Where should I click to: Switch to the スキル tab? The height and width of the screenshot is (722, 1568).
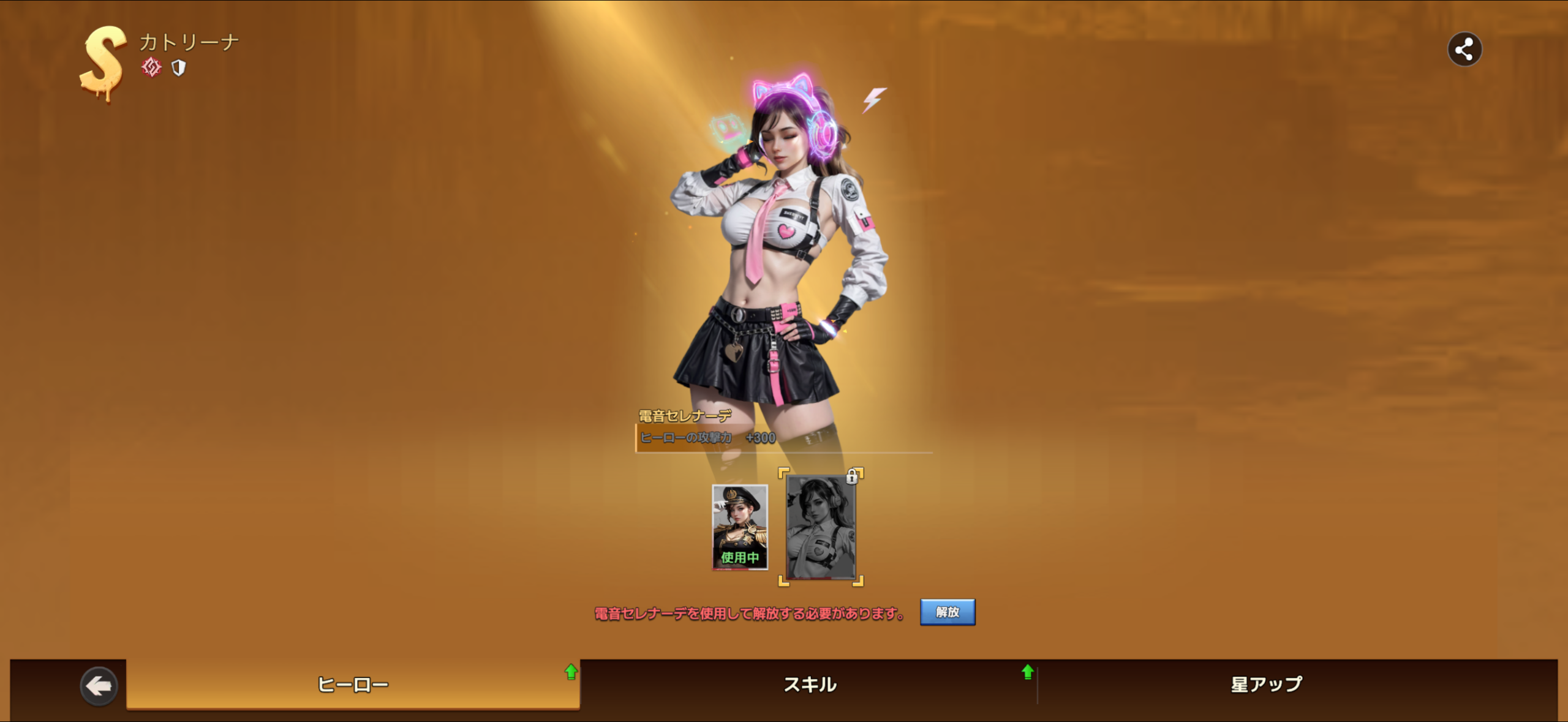(x=810, y=685)
